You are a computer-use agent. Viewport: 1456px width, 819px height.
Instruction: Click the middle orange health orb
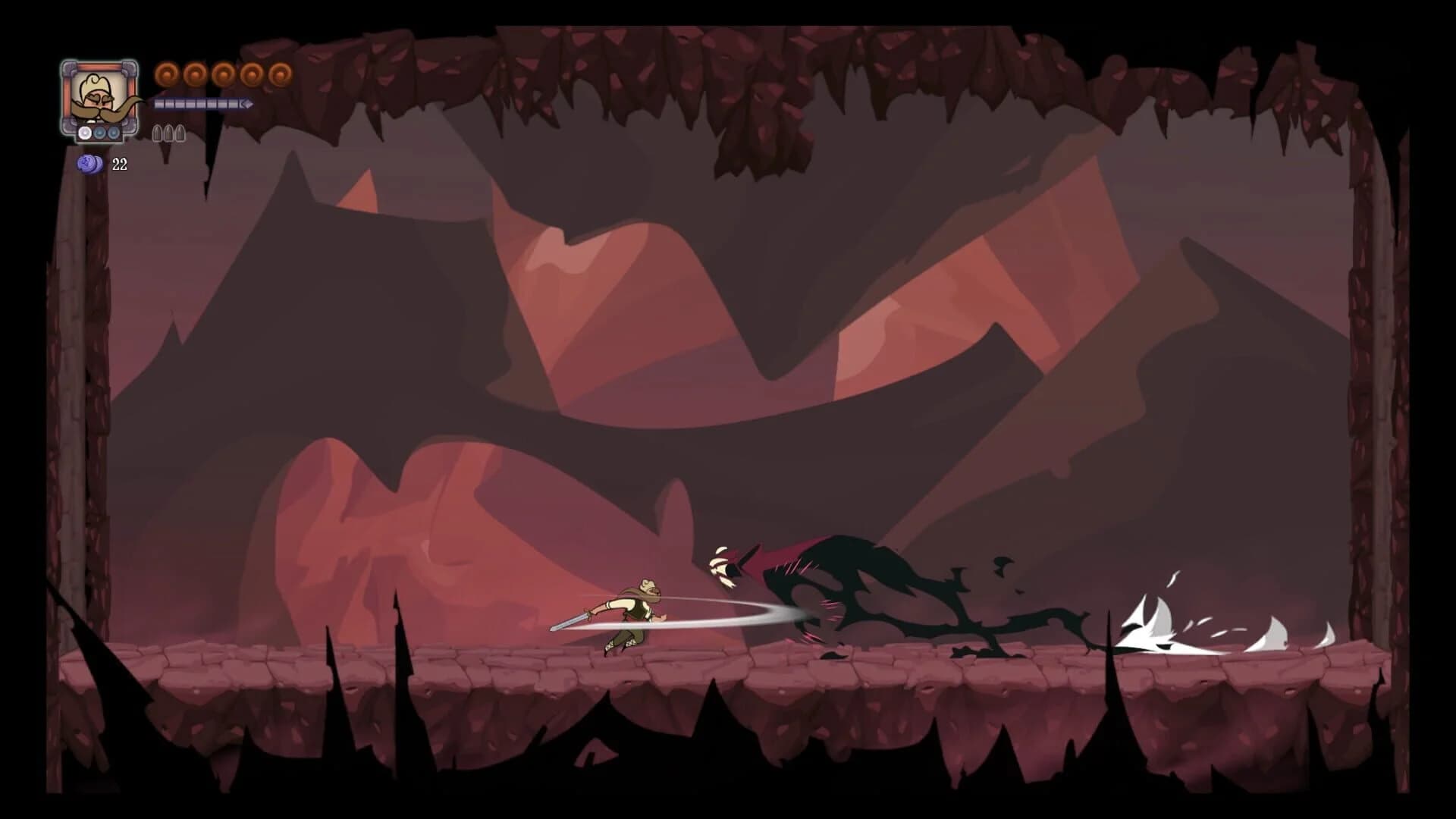point(222,74)
